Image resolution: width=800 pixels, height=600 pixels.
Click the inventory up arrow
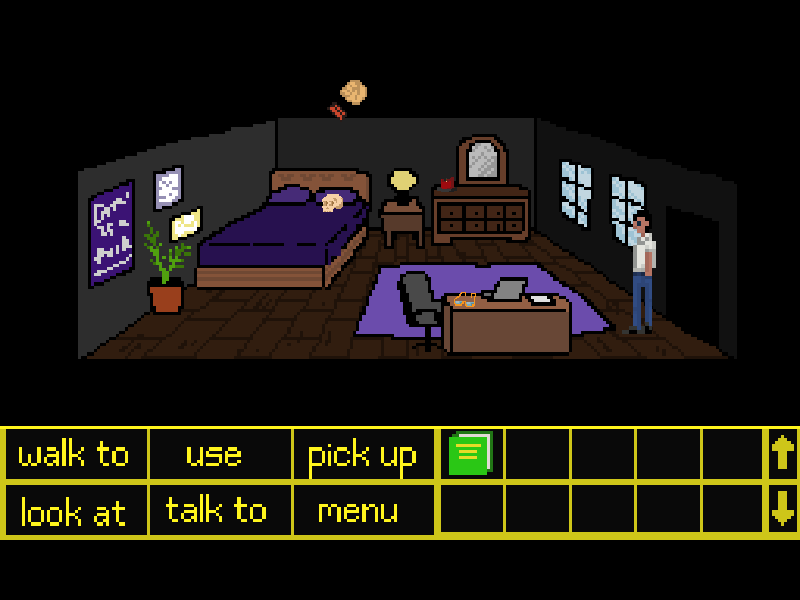(x=782, y=454)
